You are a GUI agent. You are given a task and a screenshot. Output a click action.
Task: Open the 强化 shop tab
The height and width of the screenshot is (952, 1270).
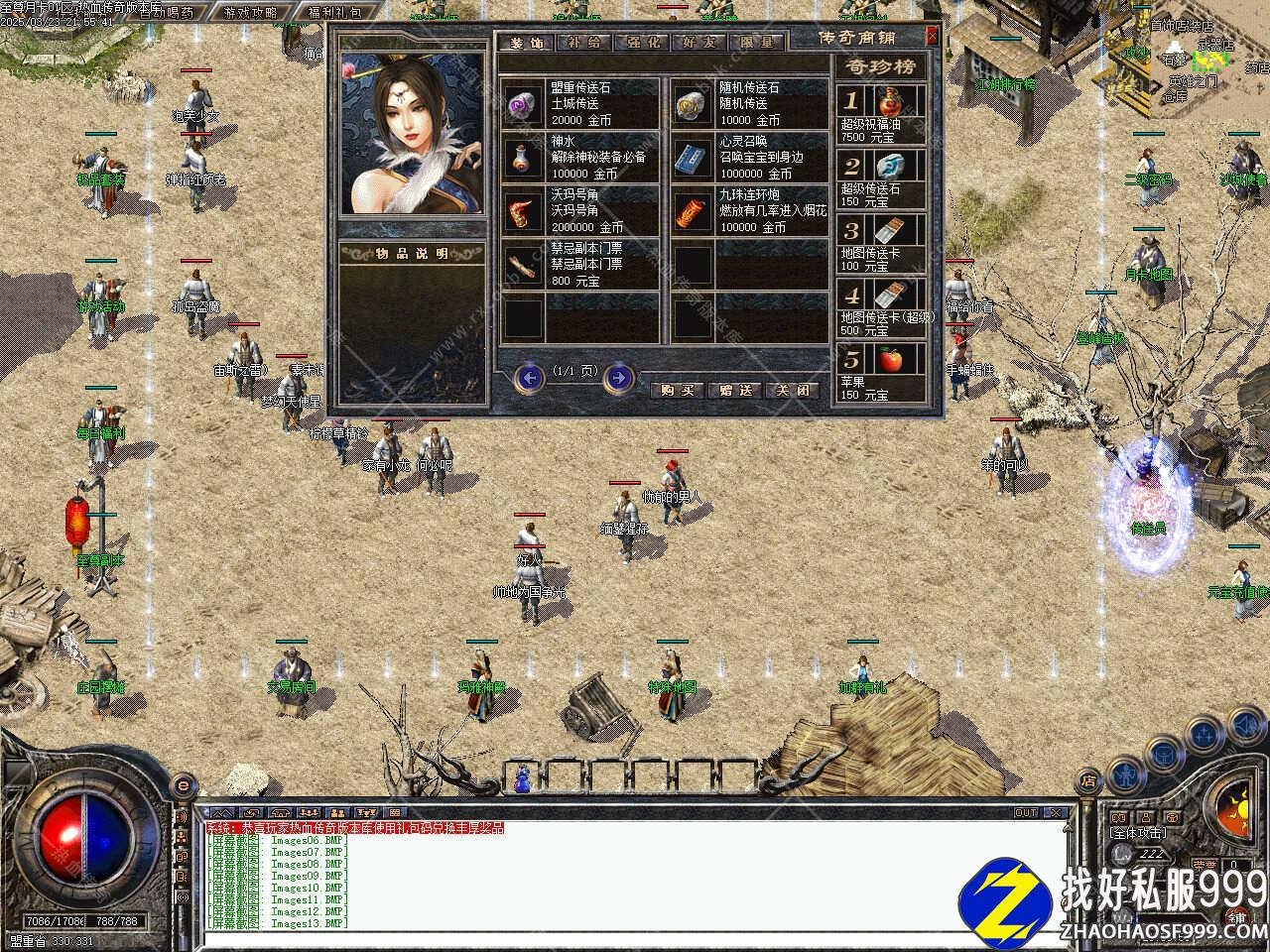click(641, 43)
